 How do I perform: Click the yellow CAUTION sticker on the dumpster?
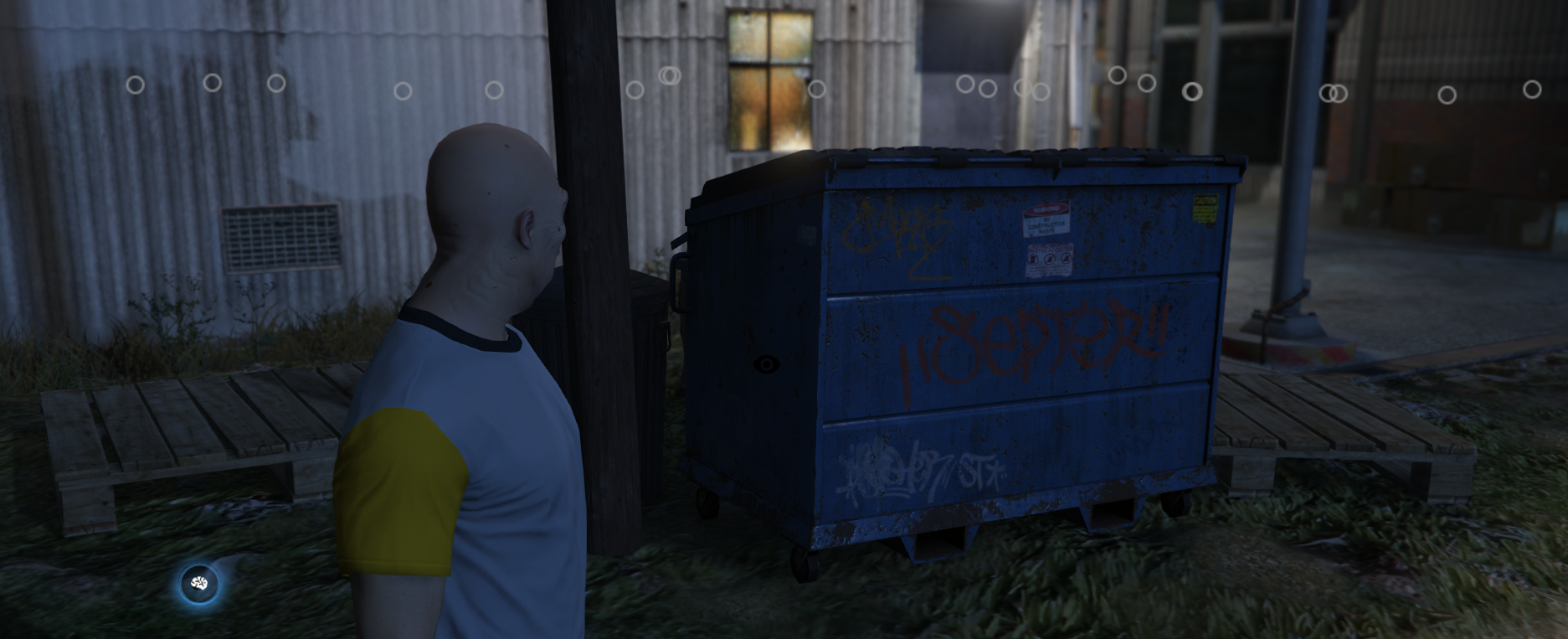click(1204, 208)
